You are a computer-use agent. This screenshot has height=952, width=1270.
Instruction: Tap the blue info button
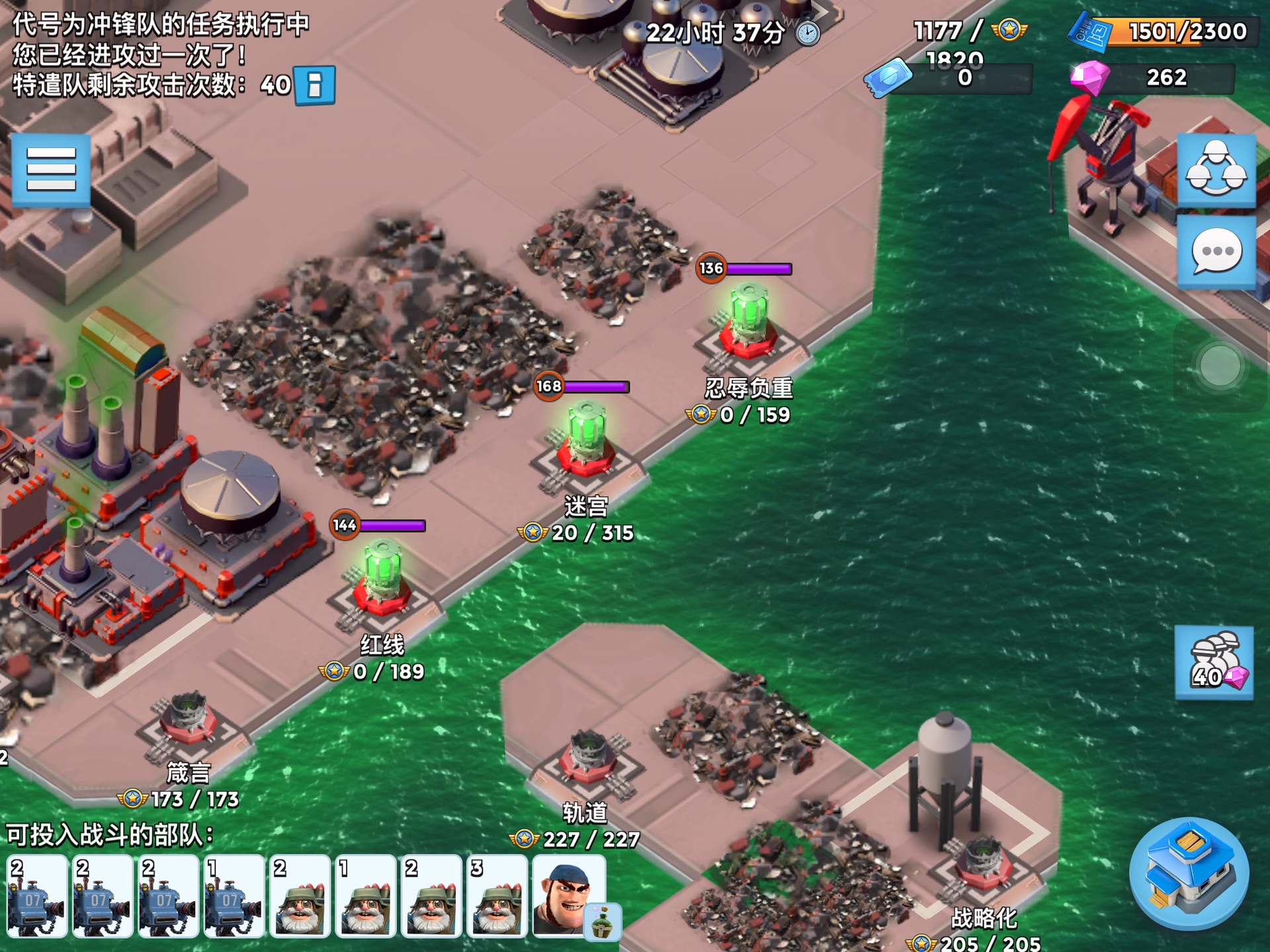coord(315,85)
